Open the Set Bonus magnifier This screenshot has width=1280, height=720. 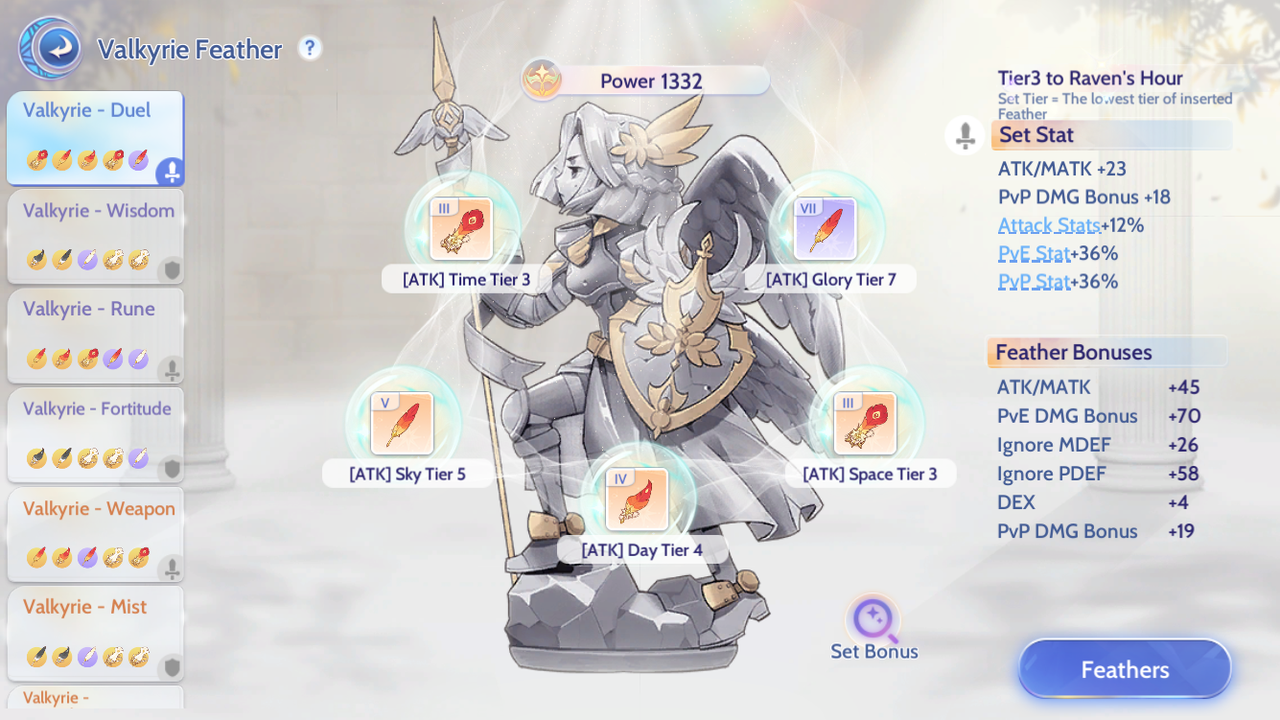(873, 622)
